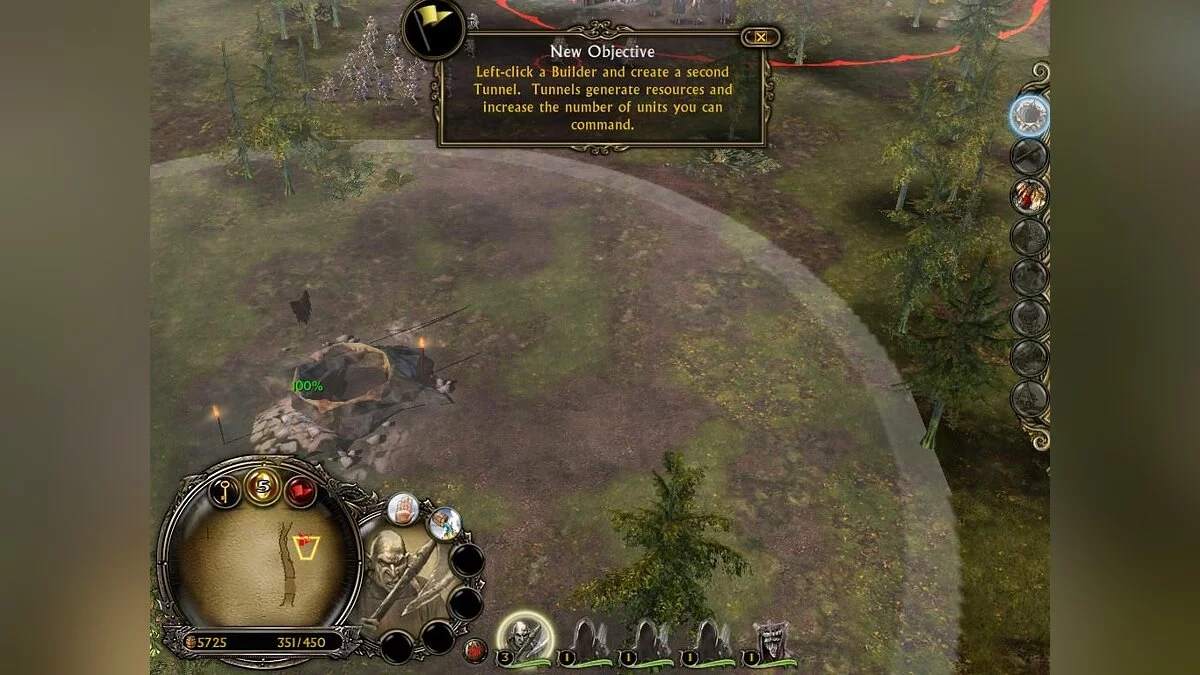Open the power points button showing 5

[263, 487]
